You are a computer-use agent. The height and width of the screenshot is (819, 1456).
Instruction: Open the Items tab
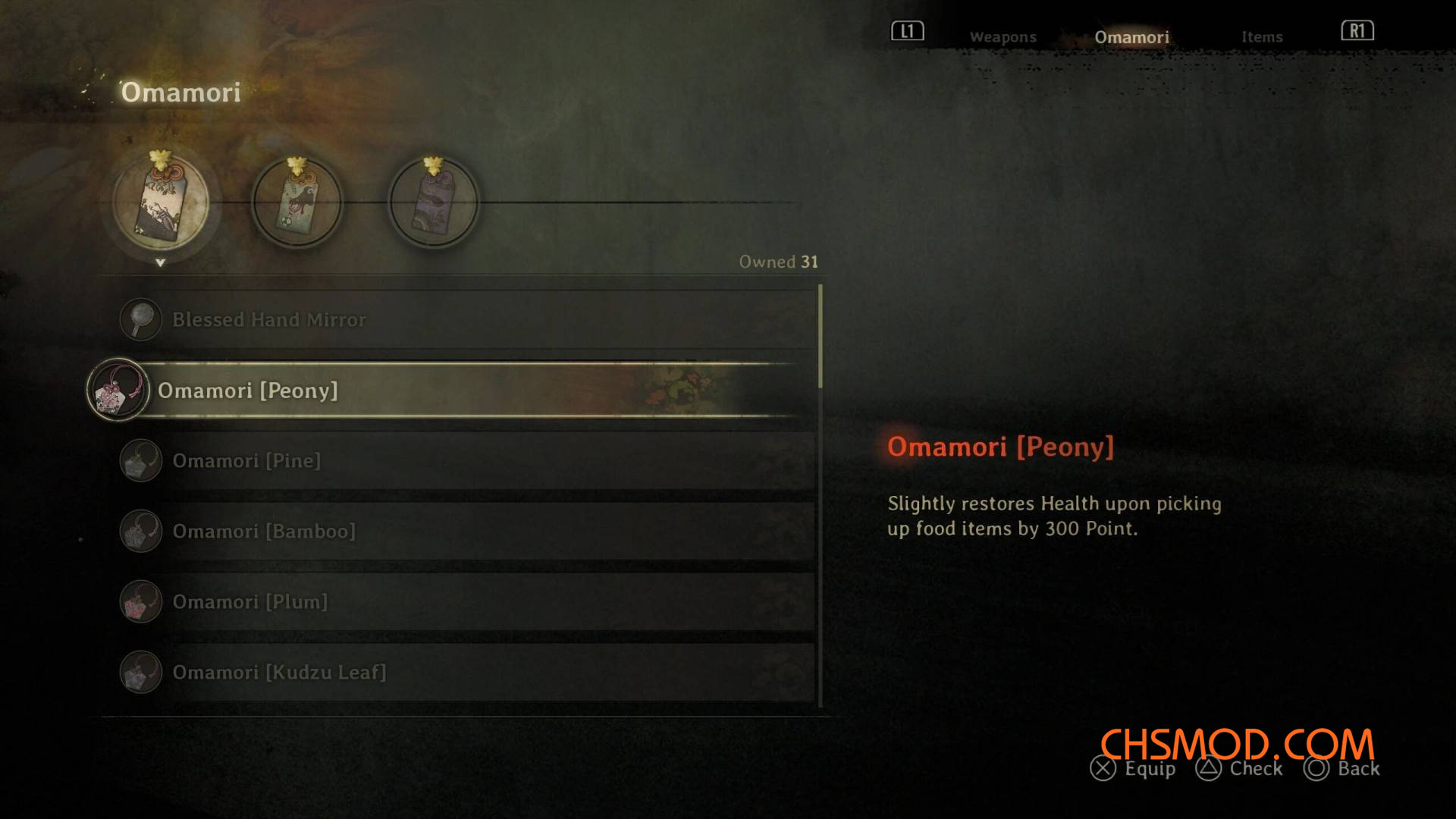pyautogui.click(x=1262, y=37)
